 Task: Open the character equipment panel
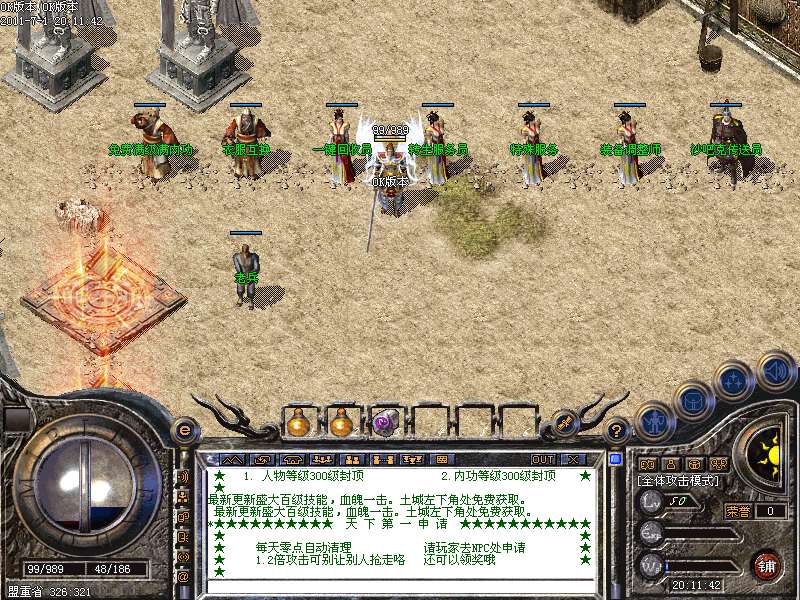coord(653,420)
